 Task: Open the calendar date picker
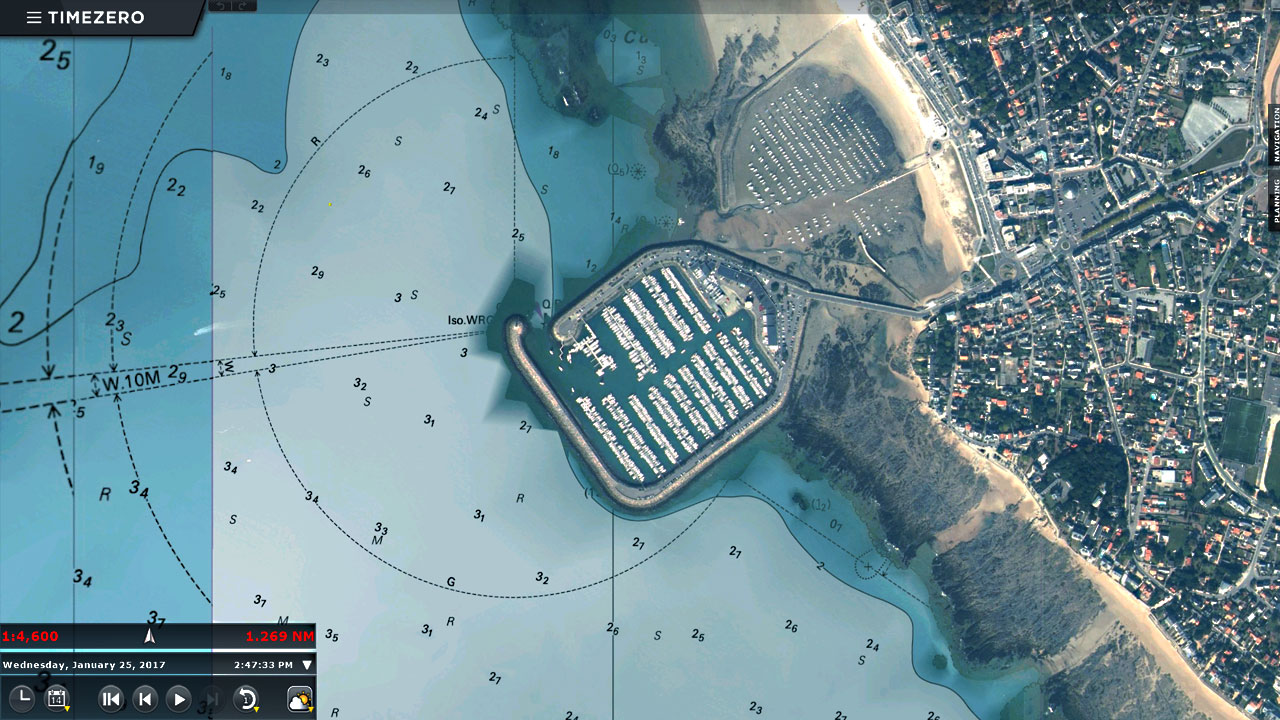56,699
